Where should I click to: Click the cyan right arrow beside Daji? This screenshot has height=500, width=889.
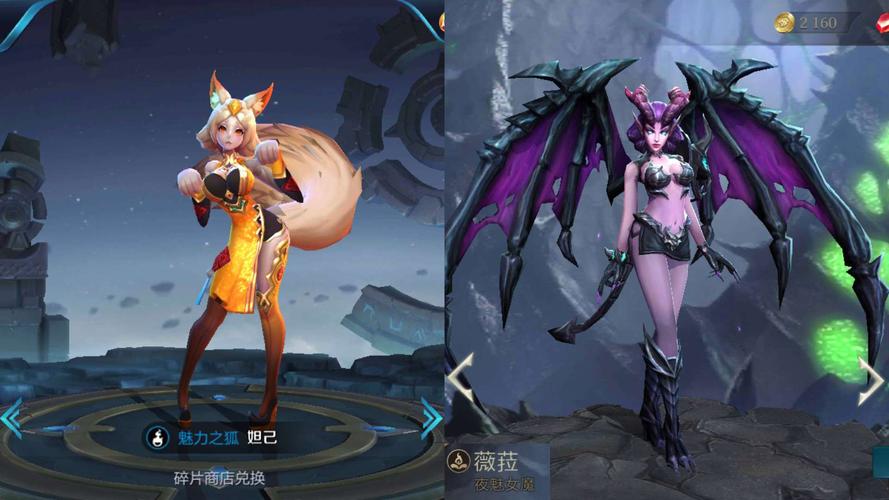[432, 416]
